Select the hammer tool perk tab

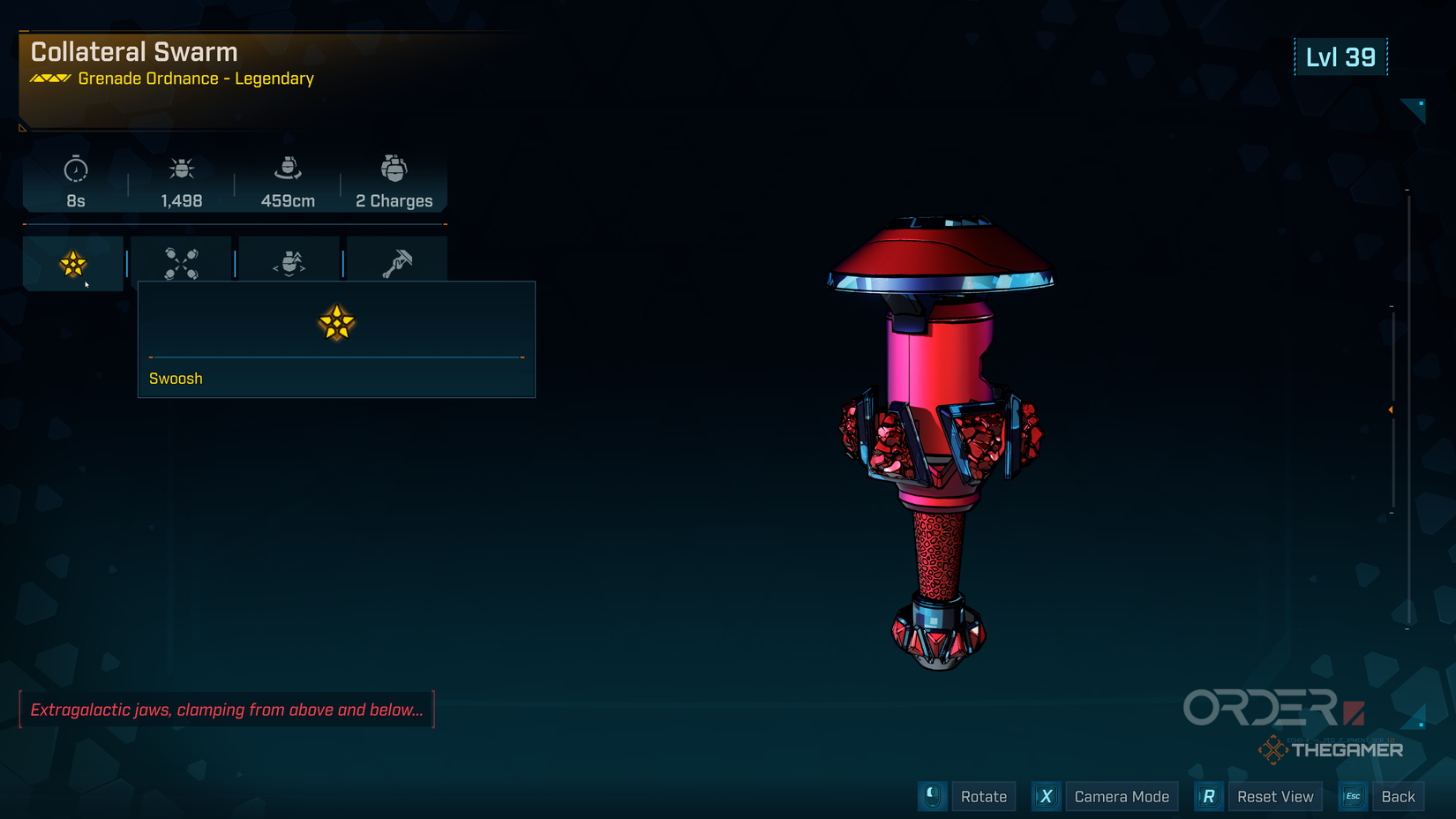(x=397, y=262)
